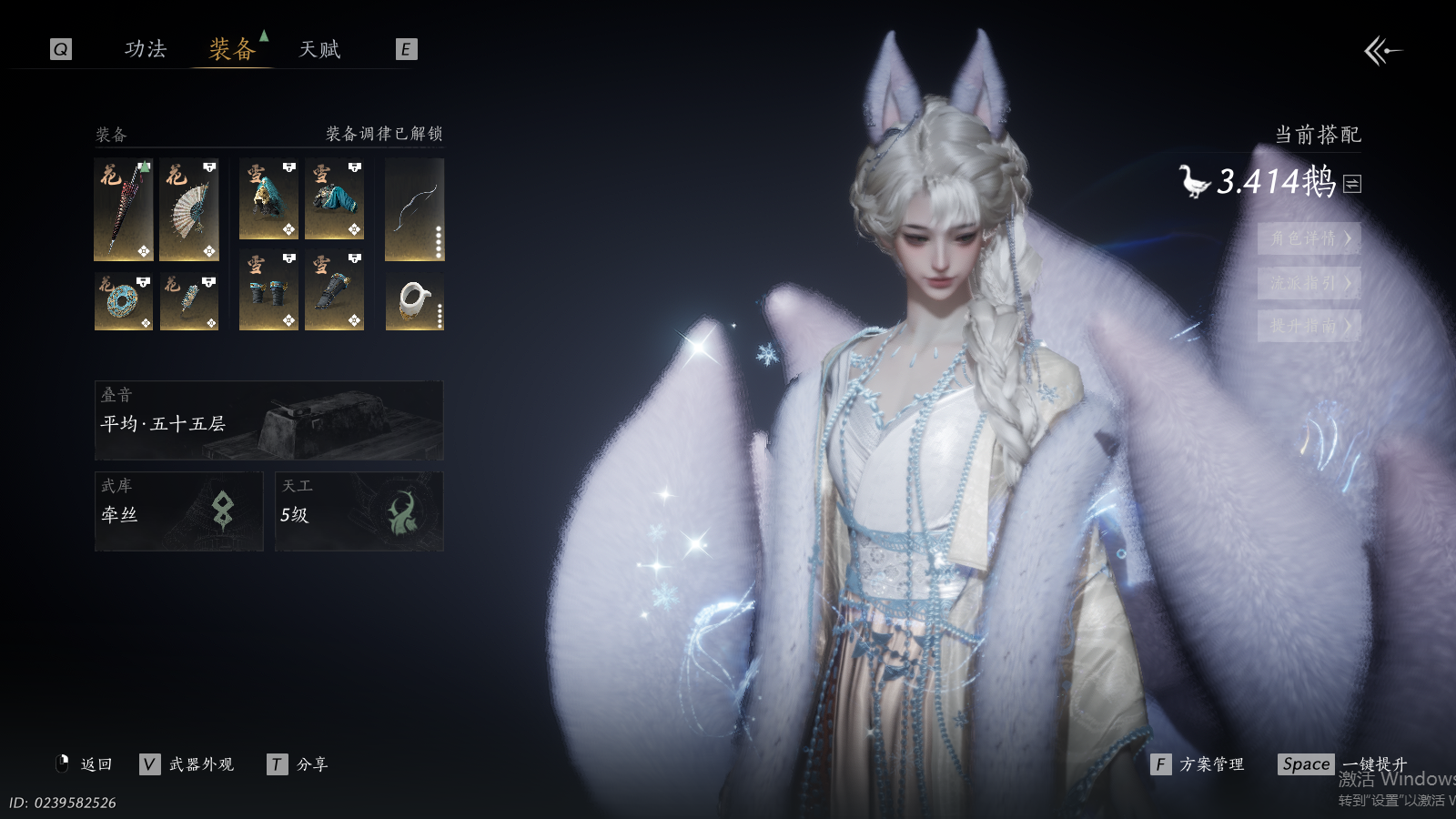
Task: Open 角色详情 character details
Action: coord(1309,238)
